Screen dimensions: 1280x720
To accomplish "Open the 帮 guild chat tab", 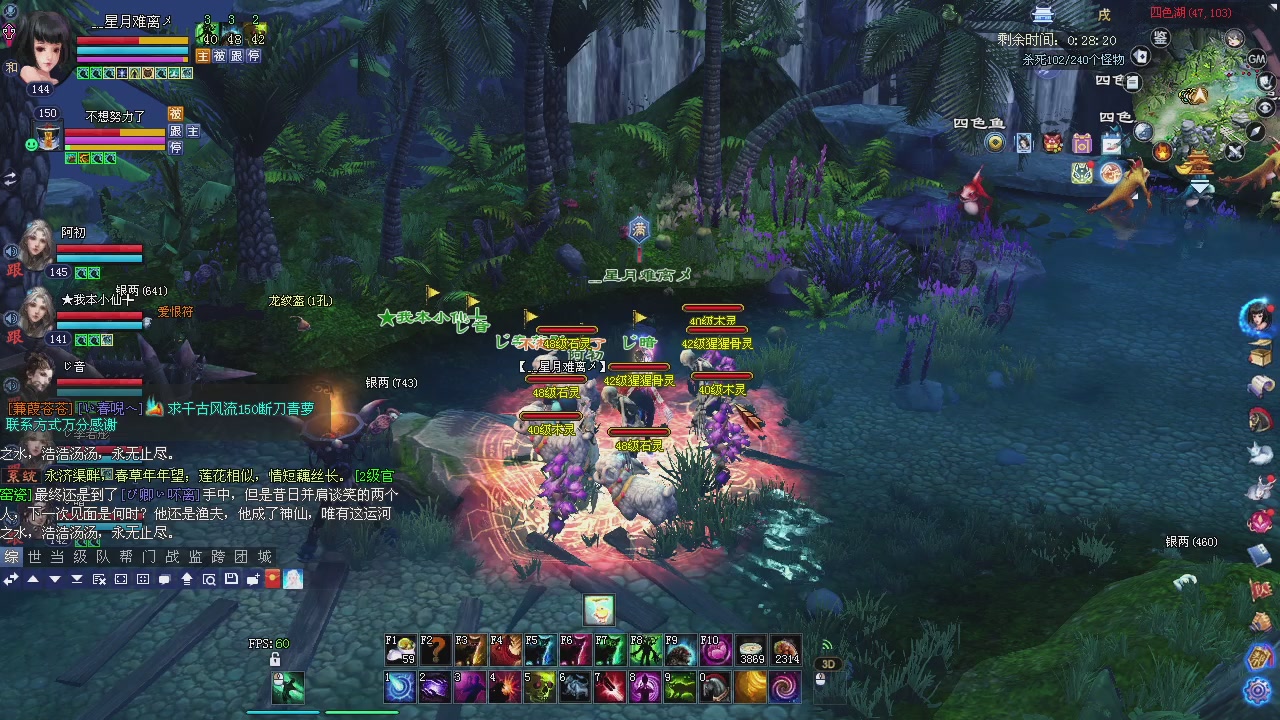I will (x=126, y=557).
